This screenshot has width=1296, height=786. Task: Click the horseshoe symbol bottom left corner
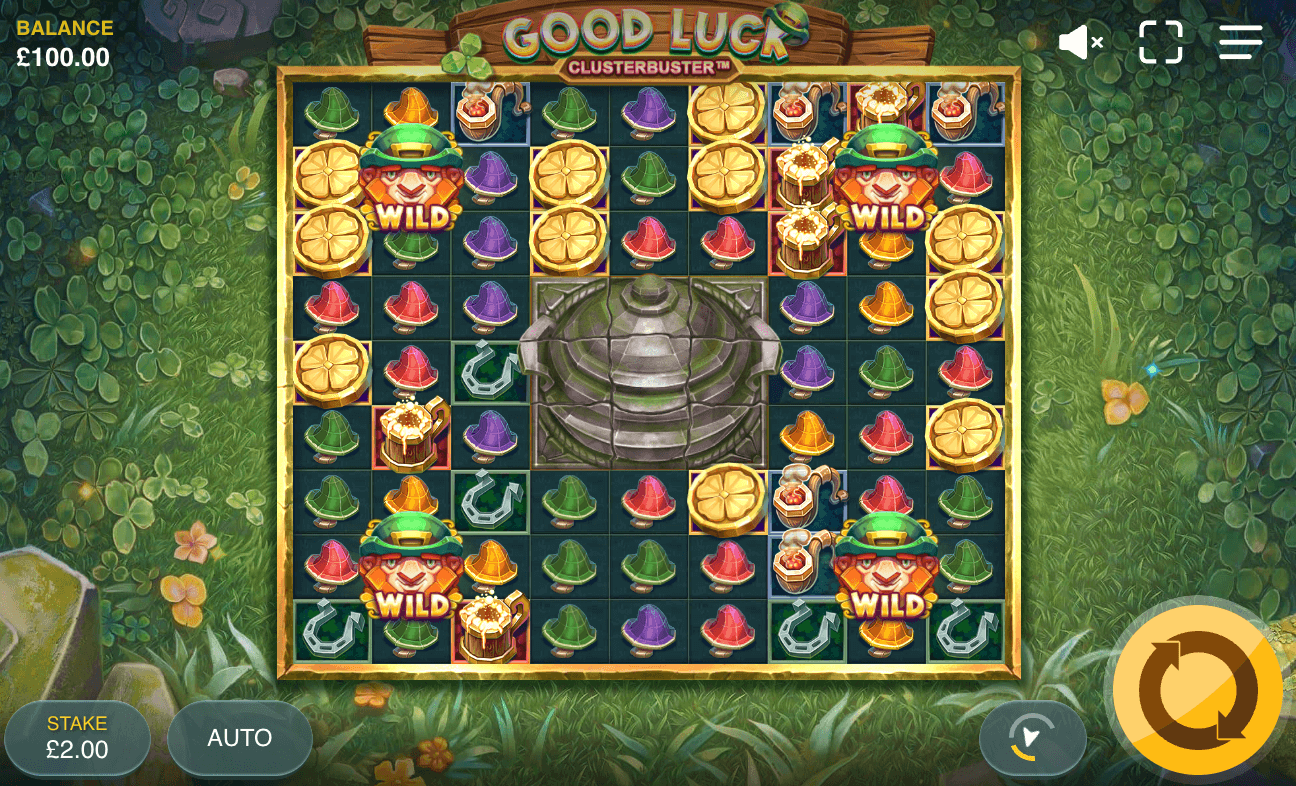pyautogui.click(x=330, y=628)
